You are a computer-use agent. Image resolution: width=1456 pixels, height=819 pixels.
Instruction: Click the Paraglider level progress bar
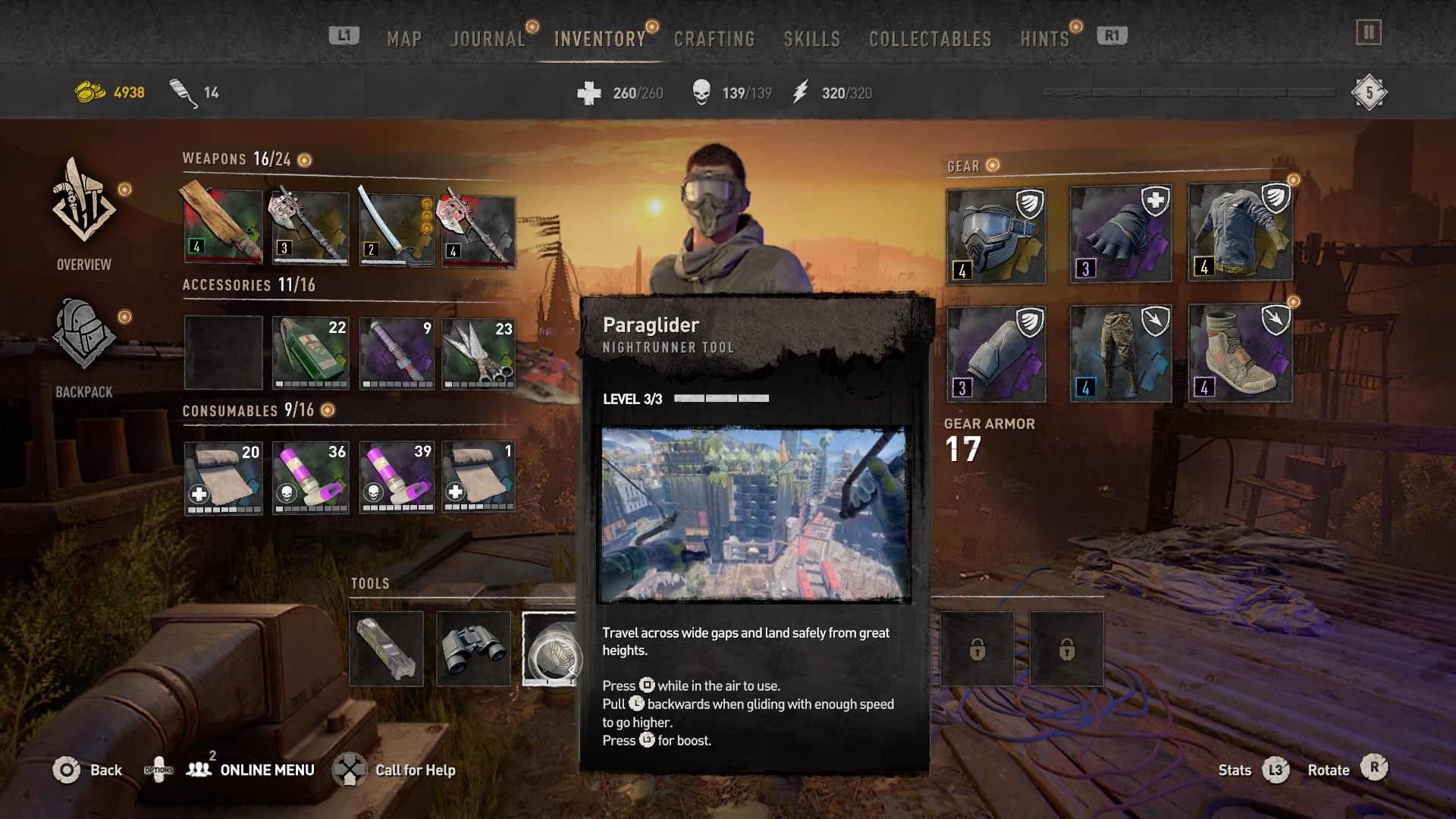(720, 397)
